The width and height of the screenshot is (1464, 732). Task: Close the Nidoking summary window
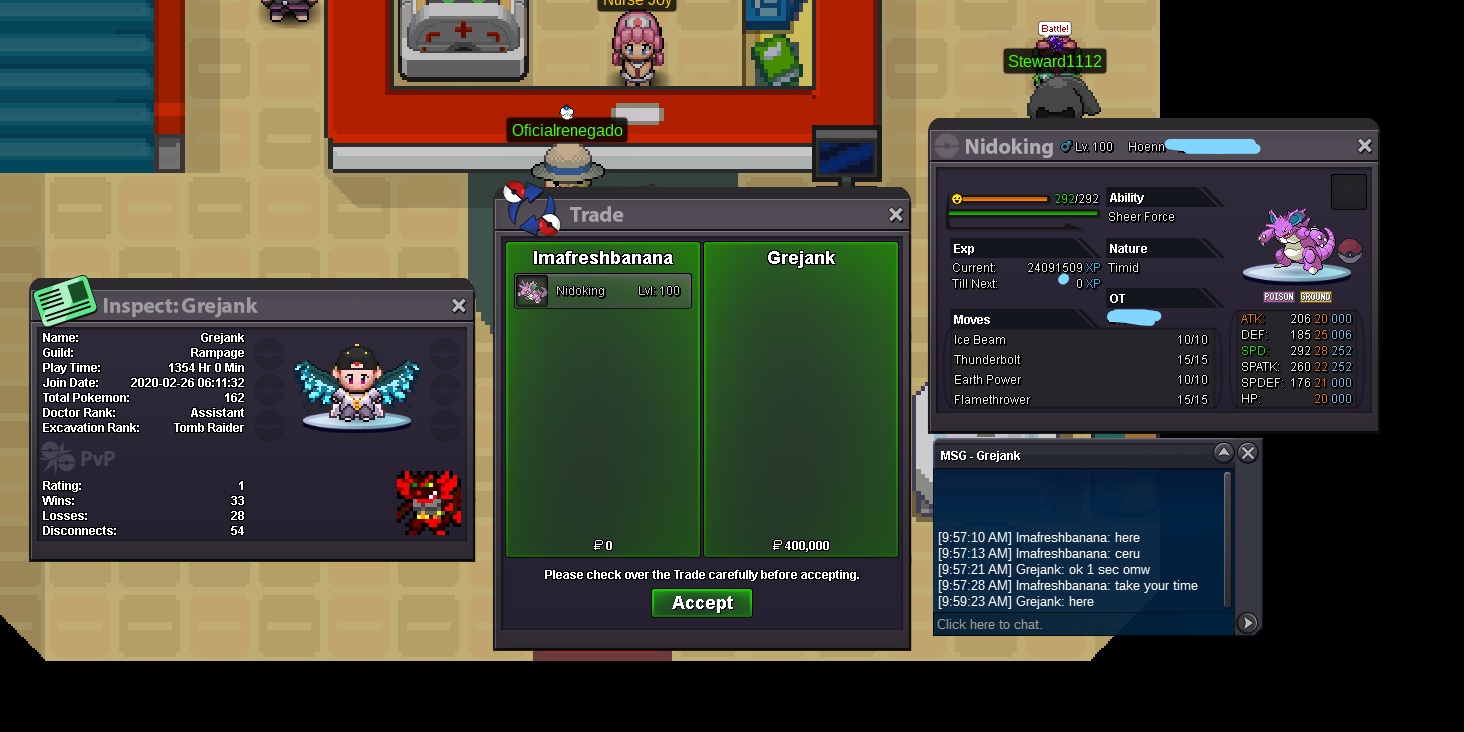[x=1364, y=146]
